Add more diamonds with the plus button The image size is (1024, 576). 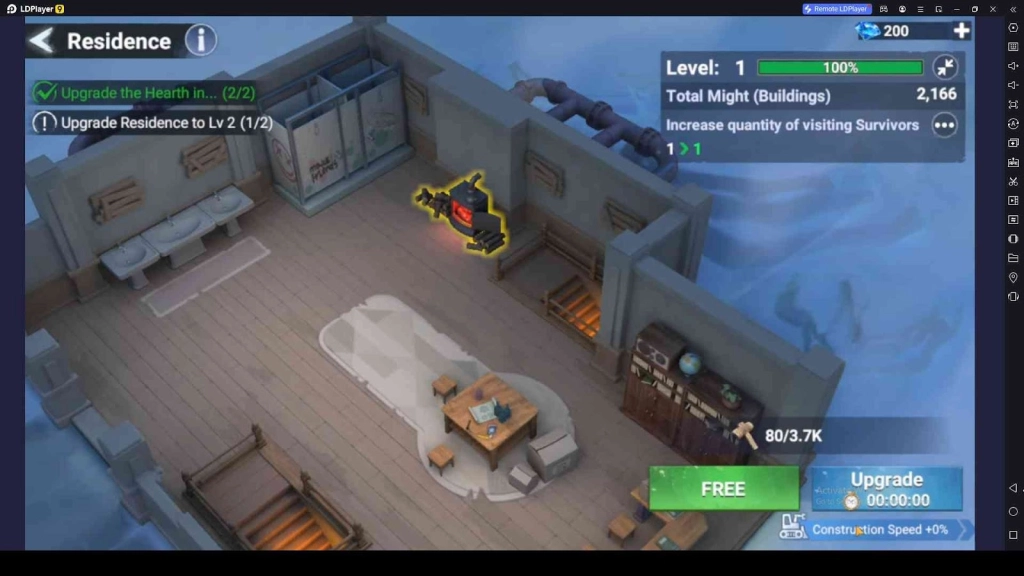click(x=961, y=31)
